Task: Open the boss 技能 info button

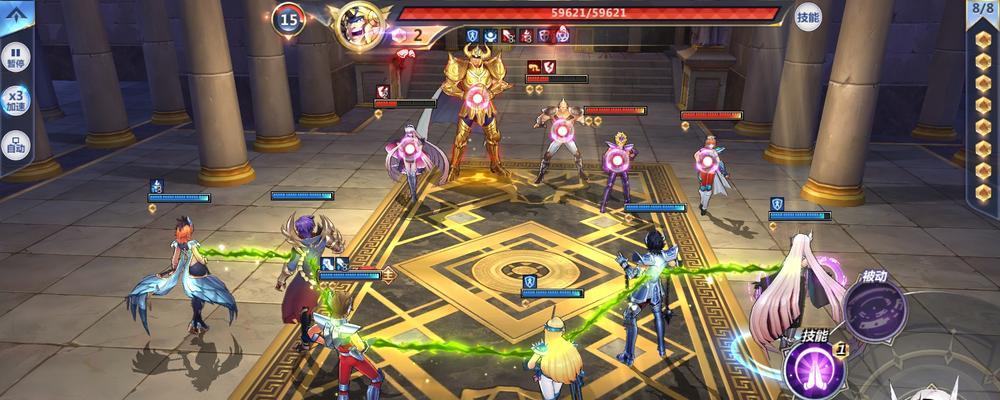Action: click(x=808, y=16)
